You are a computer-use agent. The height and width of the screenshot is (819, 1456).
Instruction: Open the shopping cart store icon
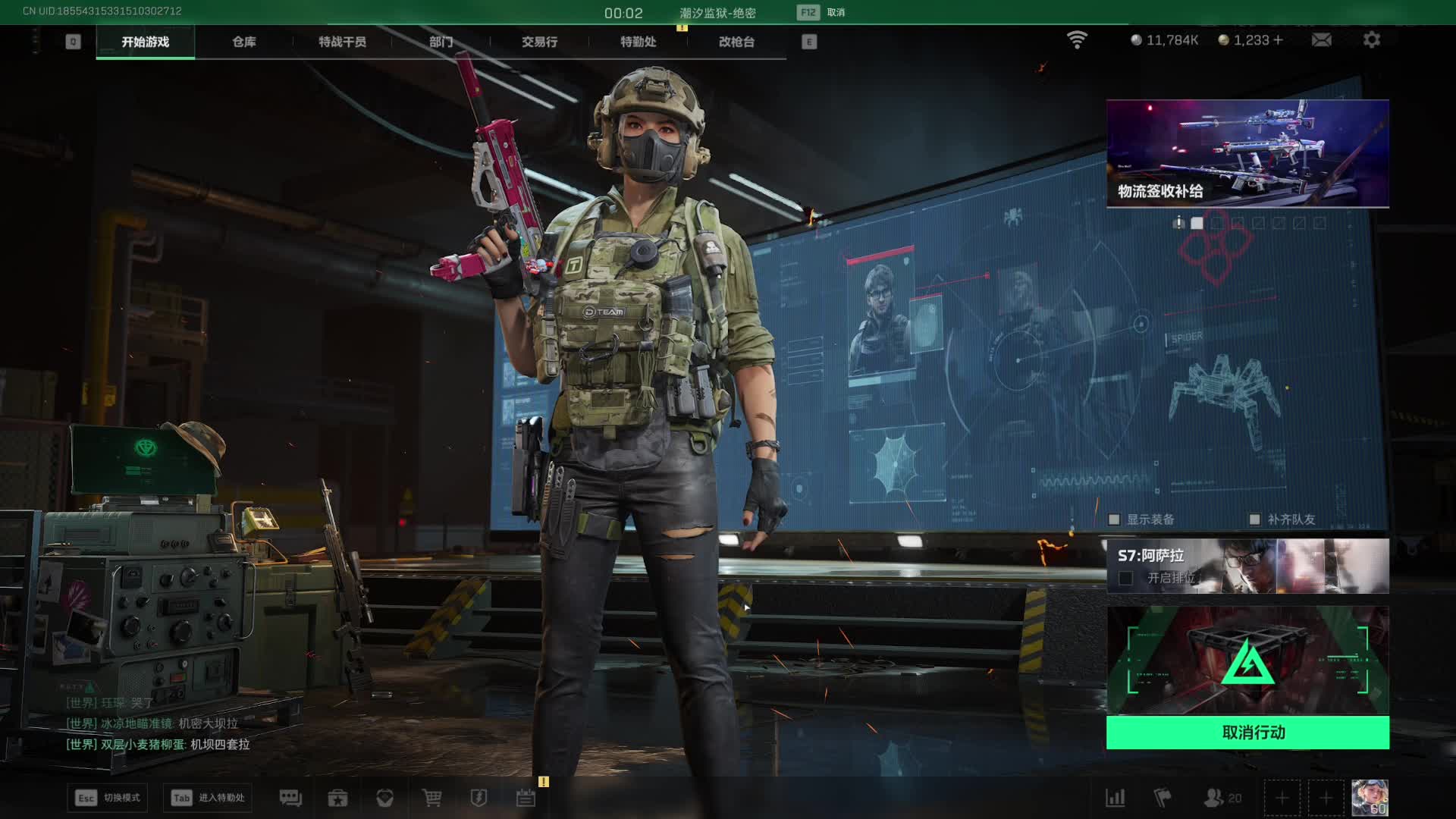pos(431,798)
